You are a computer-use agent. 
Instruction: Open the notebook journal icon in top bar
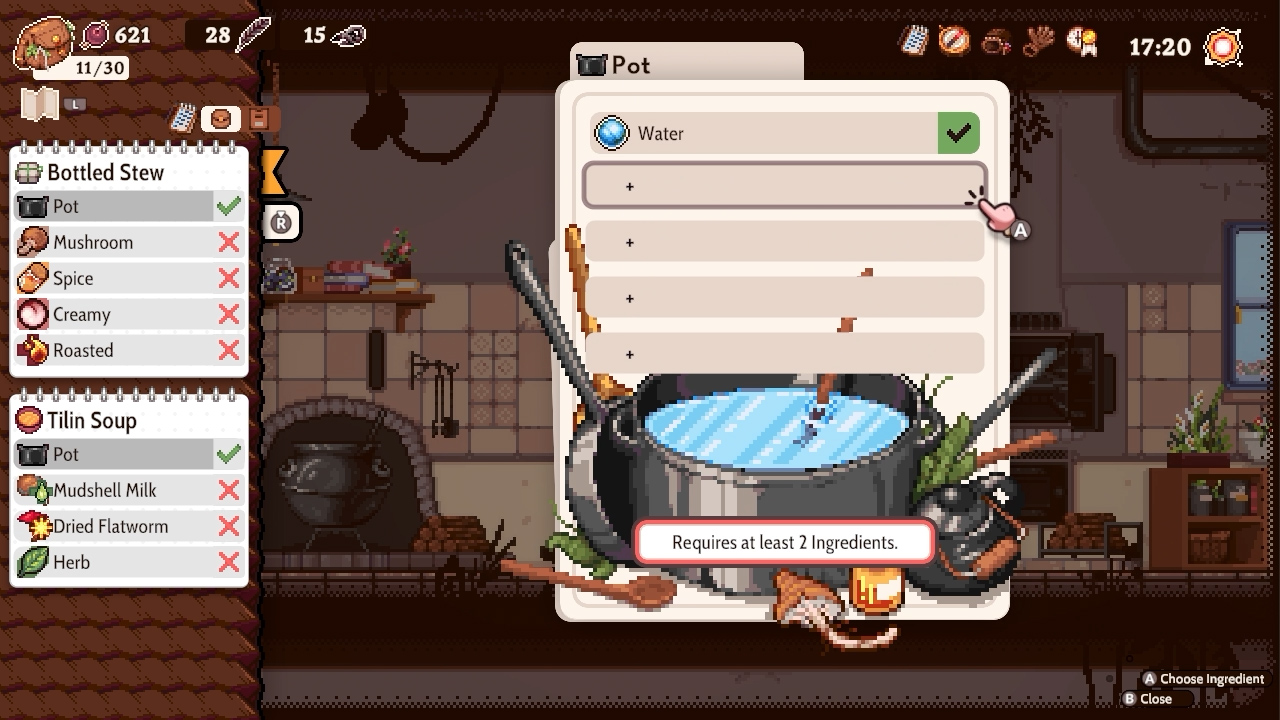pos(914,41)
